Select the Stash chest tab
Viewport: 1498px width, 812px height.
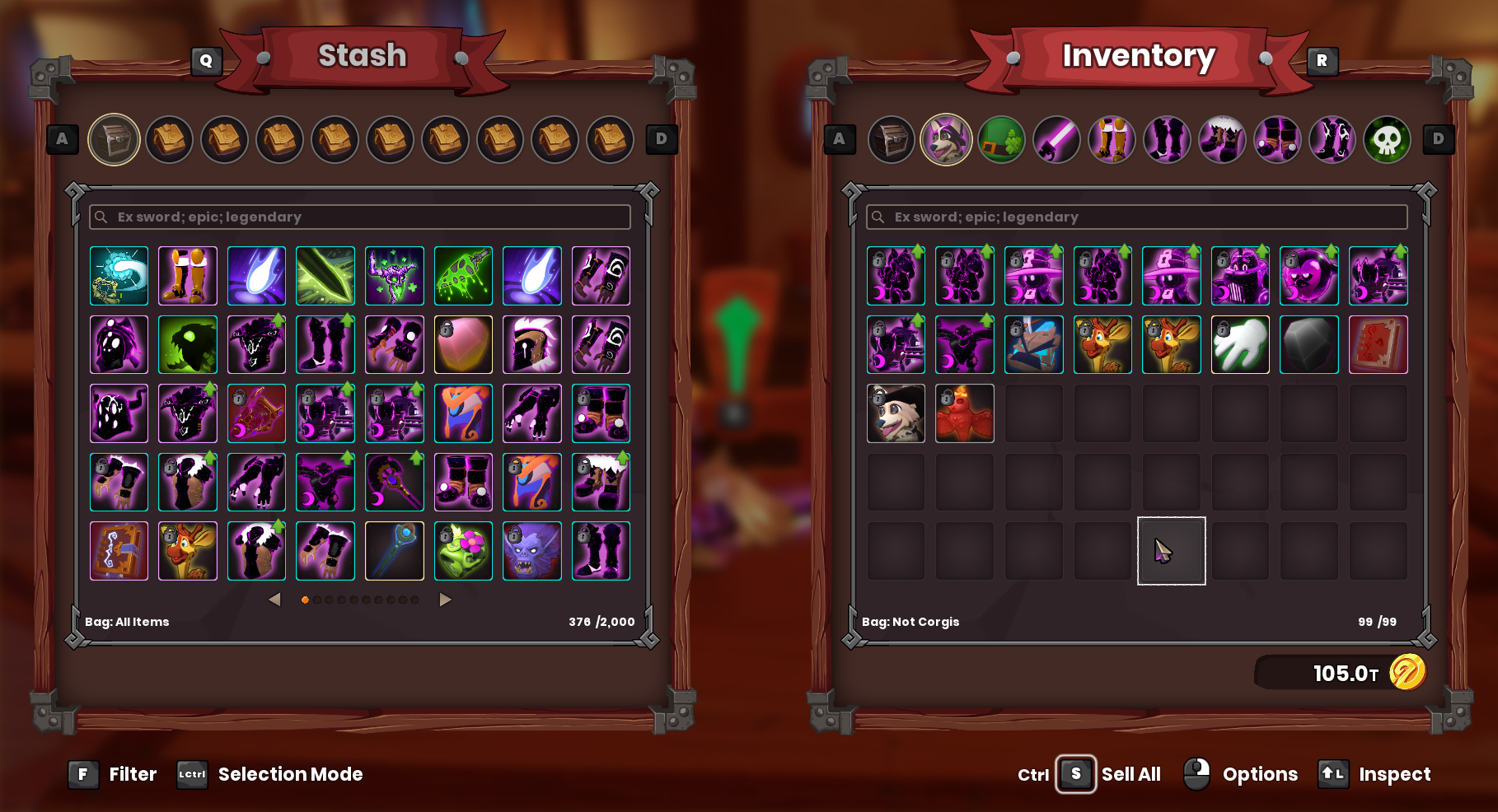tap(114, 139)
